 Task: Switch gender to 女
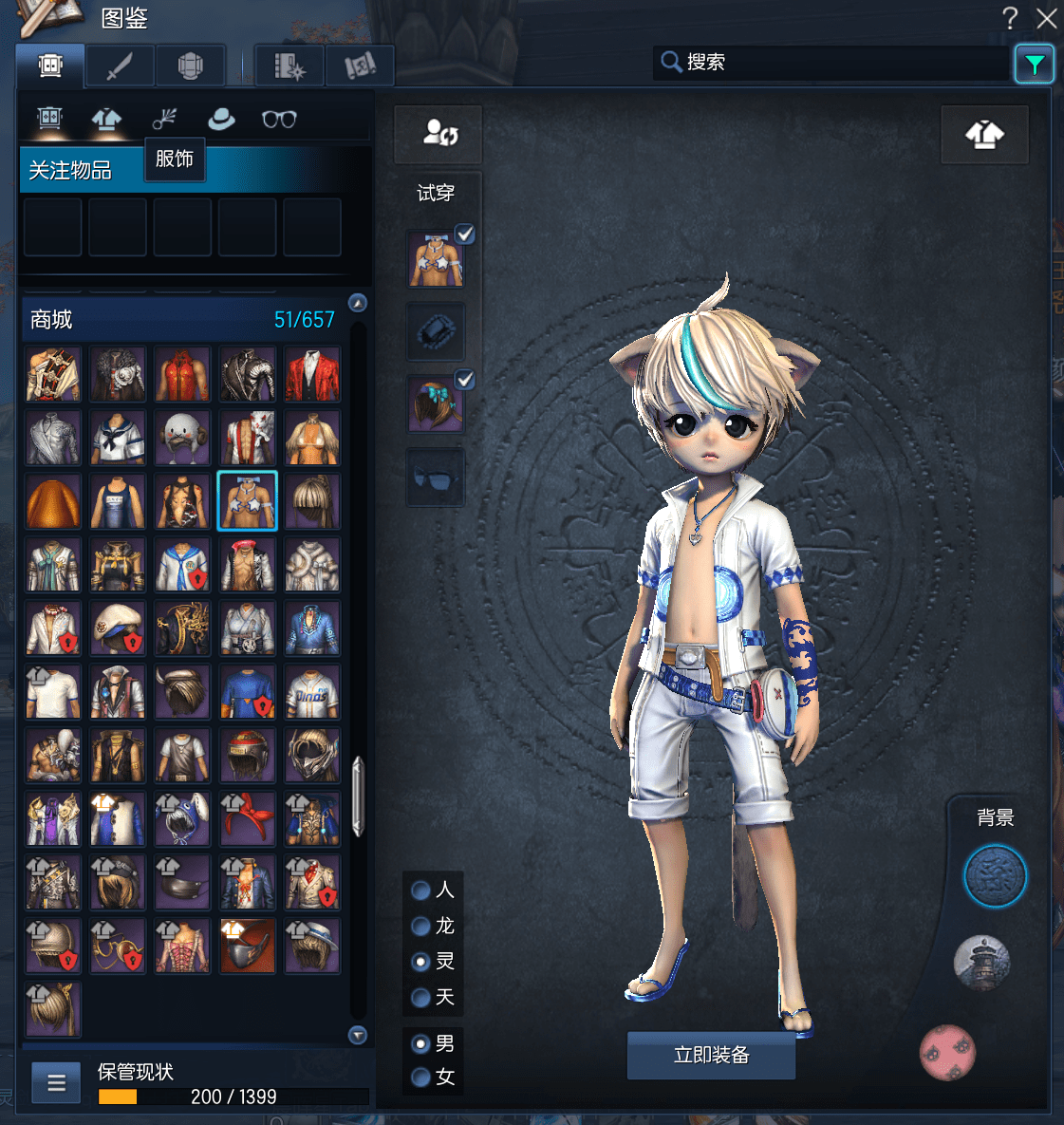[x=421, y=1078]
